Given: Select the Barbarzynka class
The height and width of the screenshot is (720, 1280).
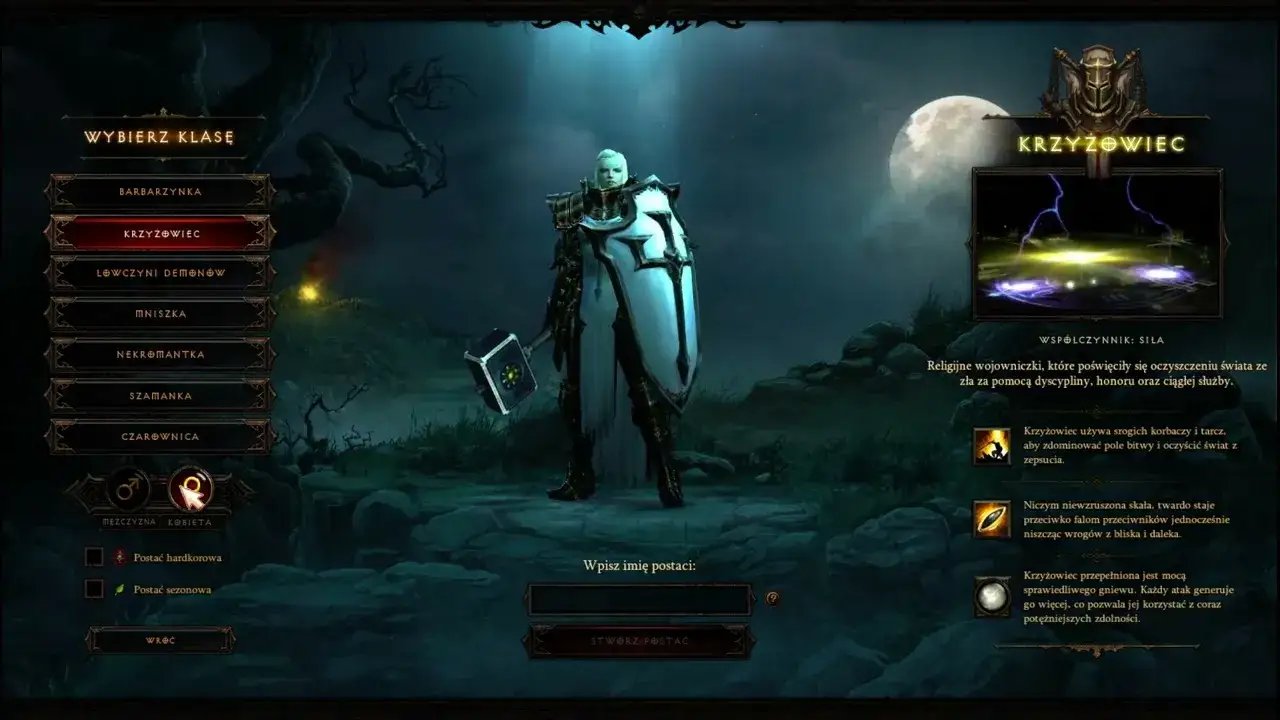Looking at the screenshot, I should pos(162,190).
